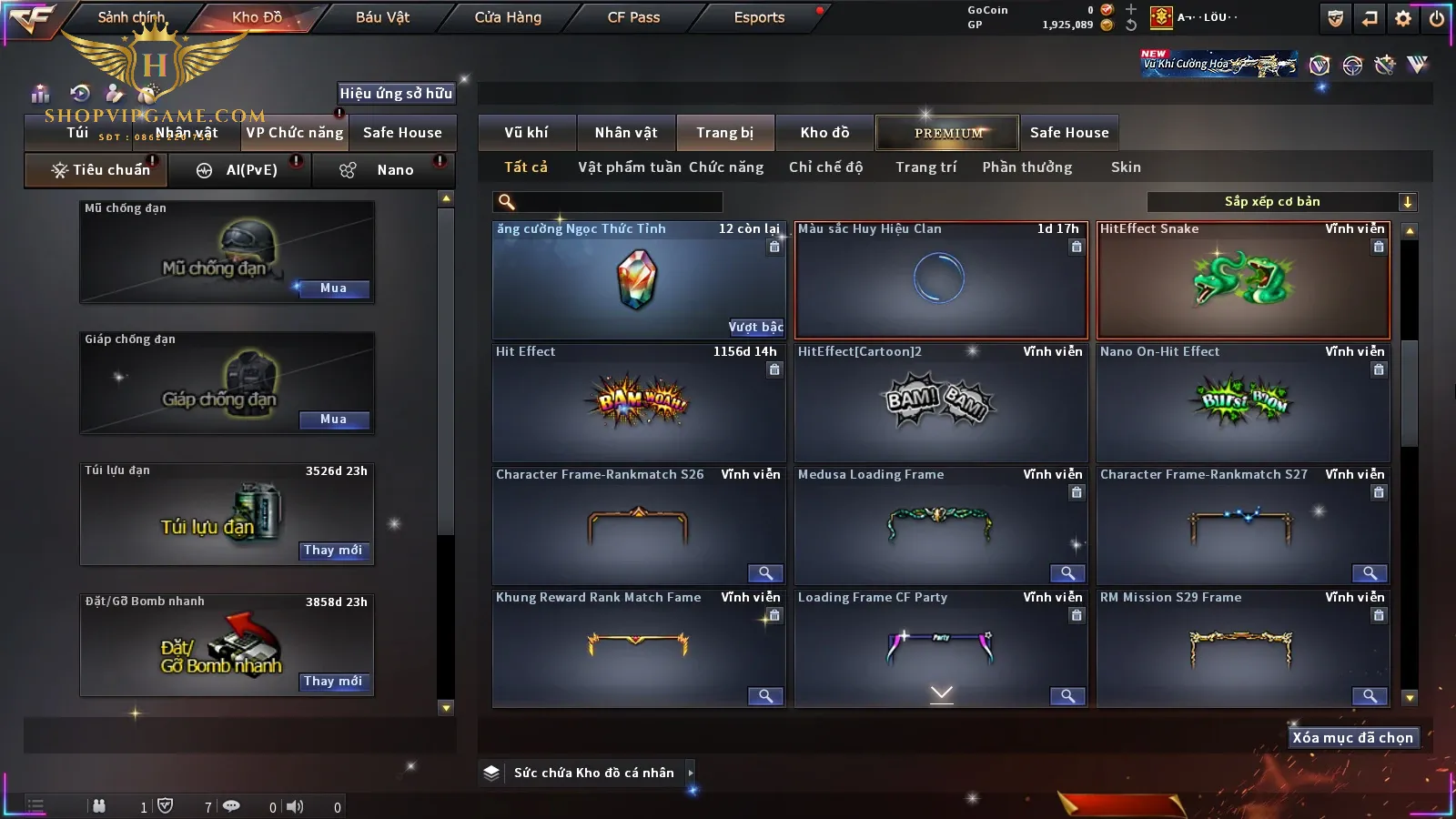The image size is (1456, 819).
Task: Buy the Mũ chống đạn helmet
Action: 333,288
